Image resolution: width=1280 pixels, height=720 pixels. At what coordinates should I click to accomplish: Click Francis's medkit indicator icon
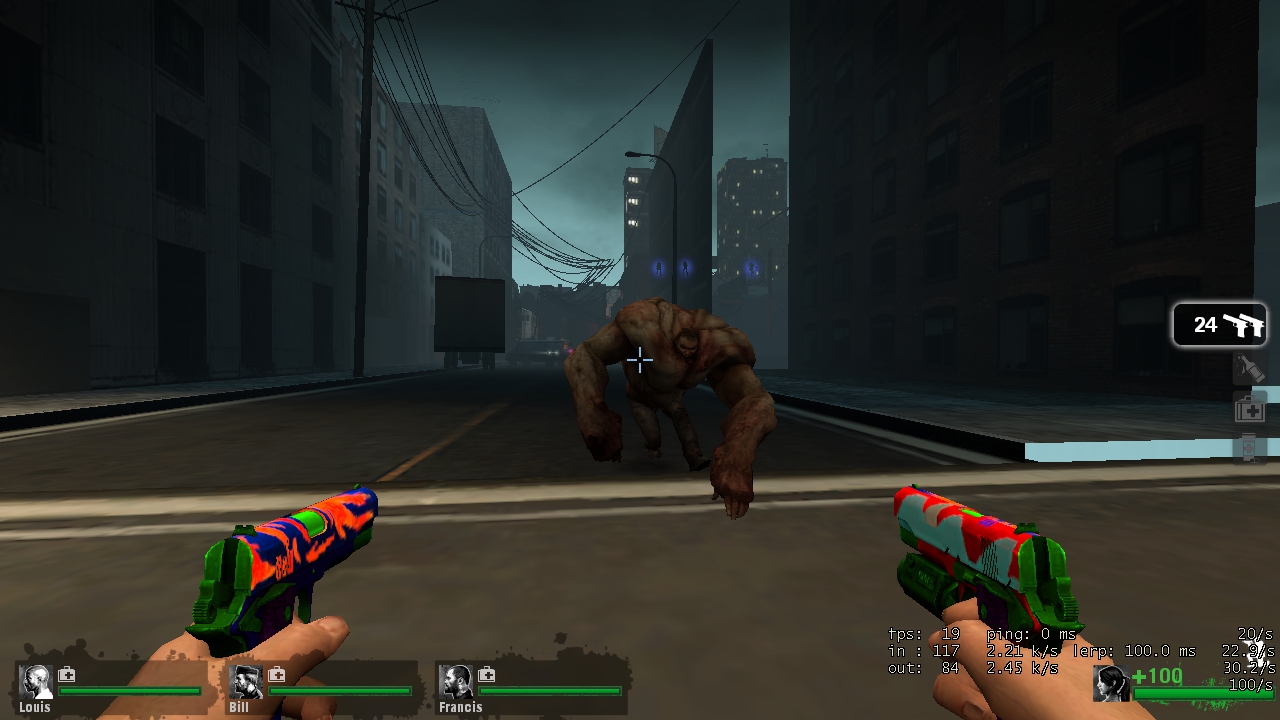tap(486, 676)
